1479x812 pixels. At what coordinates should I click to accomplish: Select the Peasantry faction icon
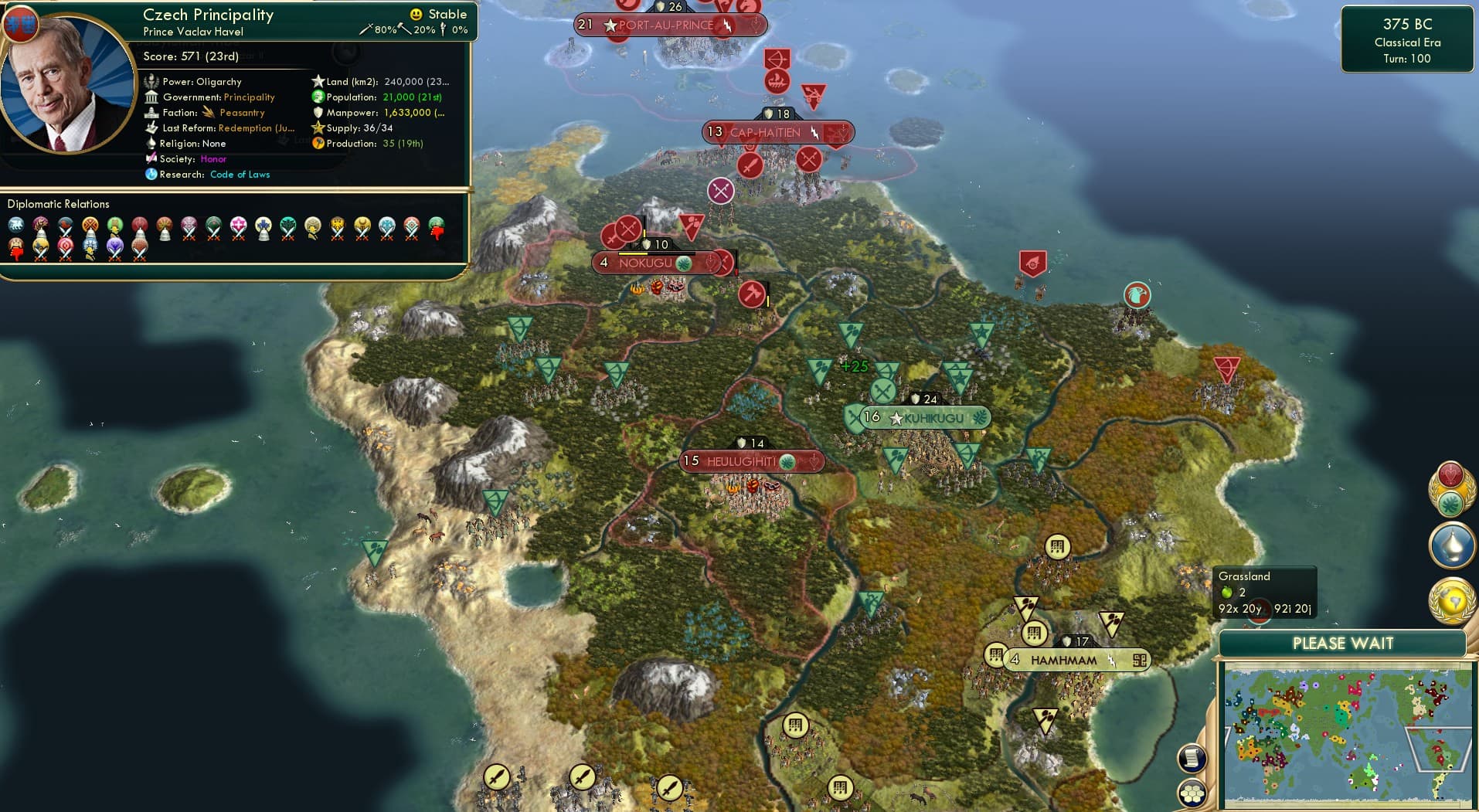coord(208,112)
